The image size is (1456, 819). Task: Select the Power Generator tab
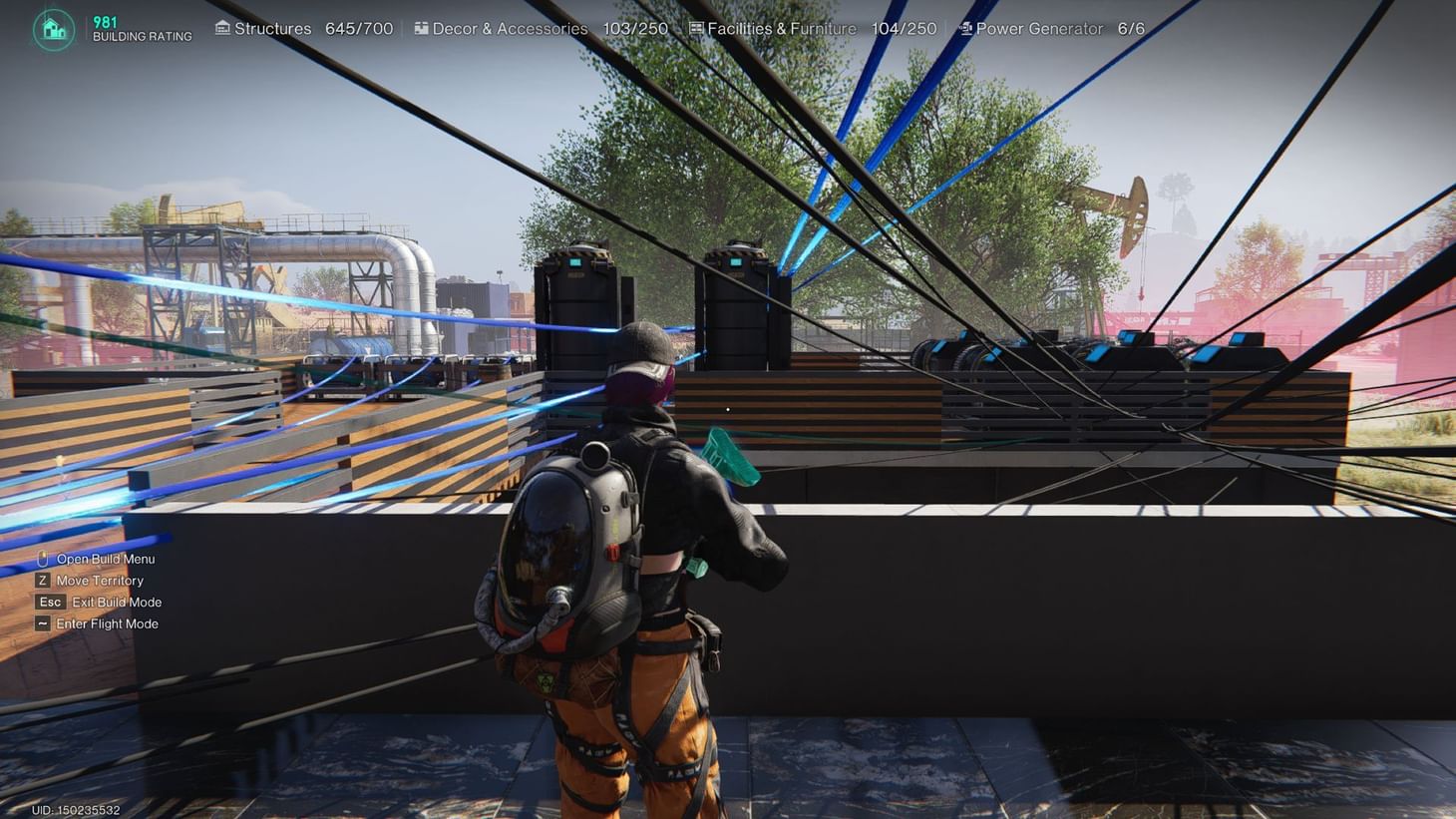1039,28
